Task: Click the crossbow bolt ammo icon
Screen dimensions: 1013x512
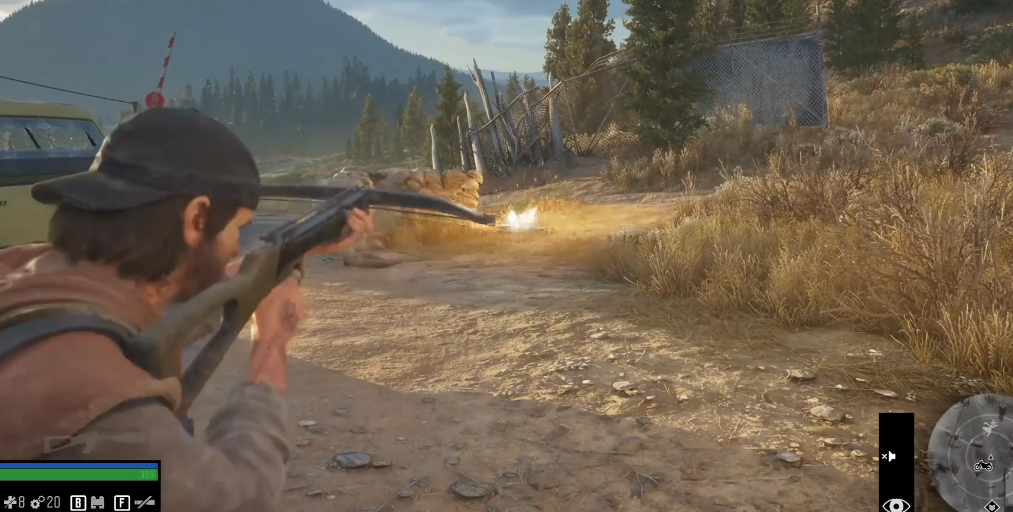Action: 11,502
